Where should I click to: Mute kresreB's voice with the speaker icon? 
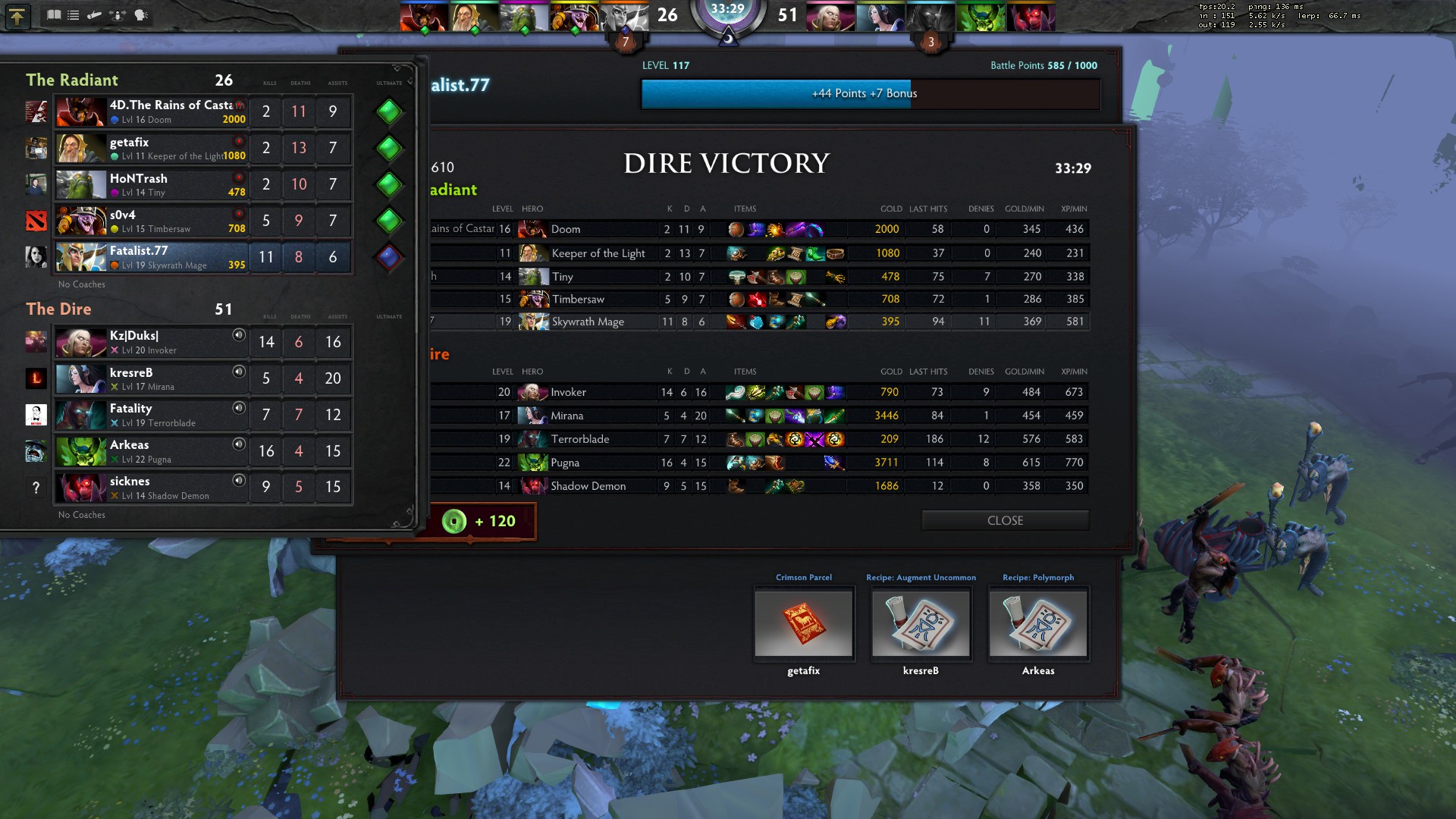pyautogui.click(x=239, y=372)
